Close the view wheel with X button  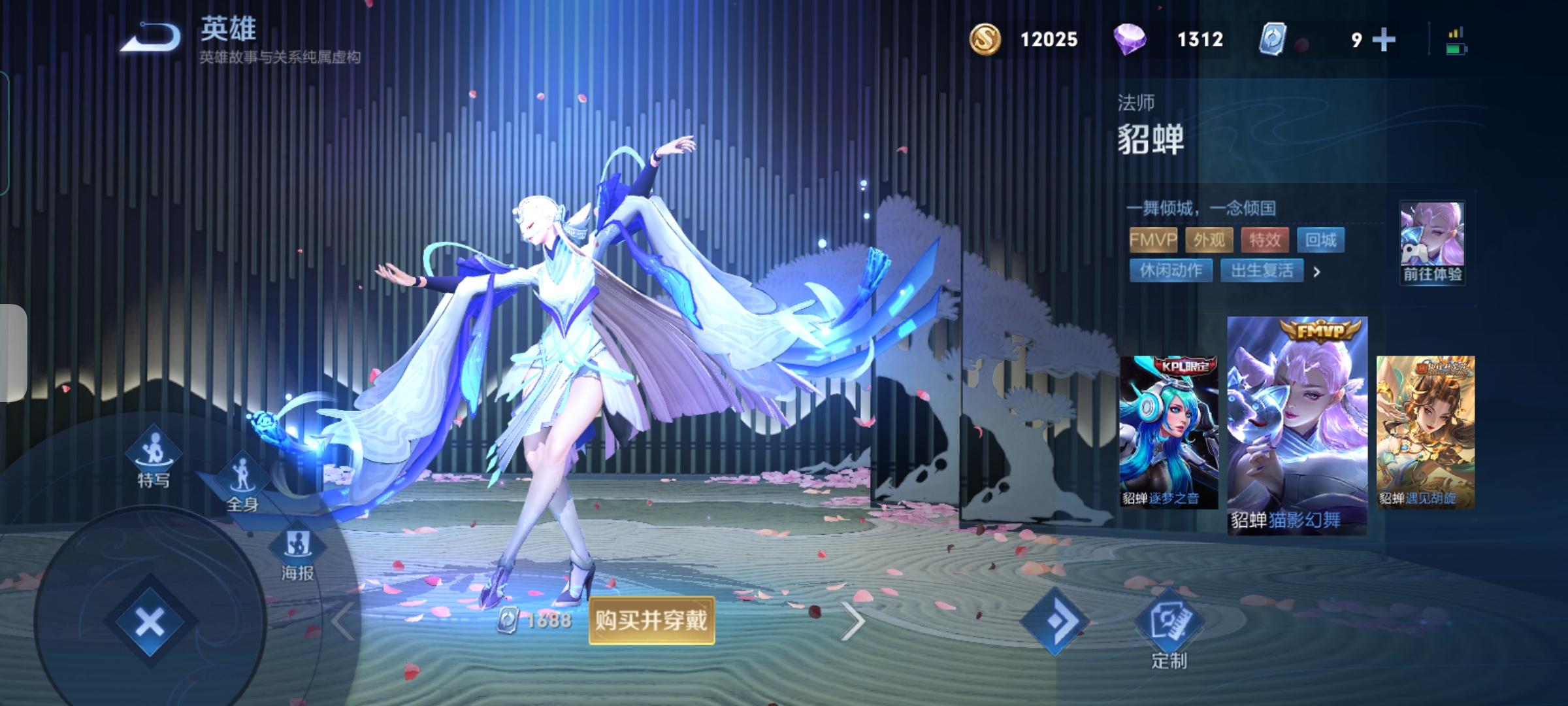coord(150,622)
